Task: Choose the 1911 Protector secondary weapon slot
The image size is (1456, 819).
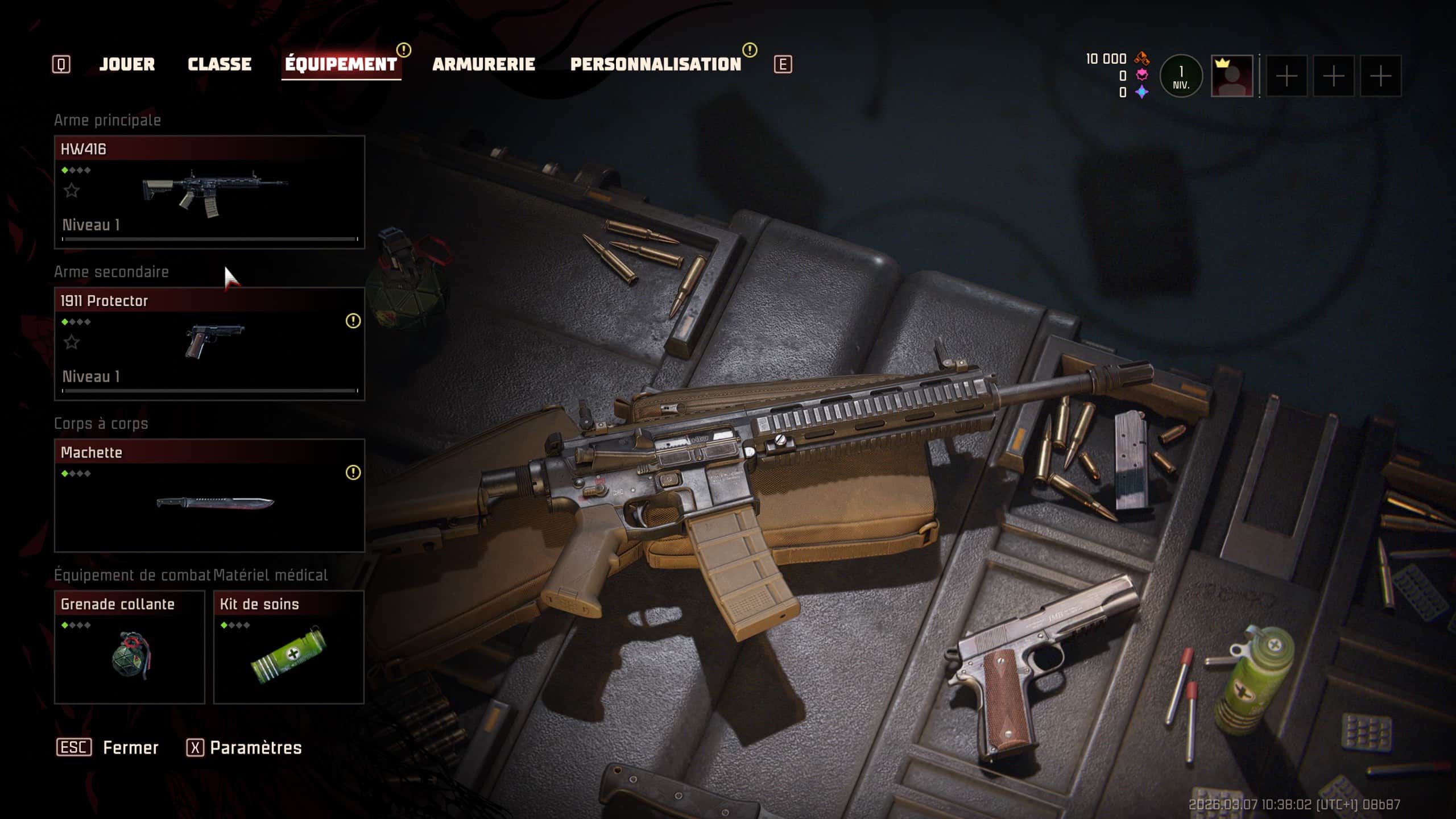Action: coord(209,344)
